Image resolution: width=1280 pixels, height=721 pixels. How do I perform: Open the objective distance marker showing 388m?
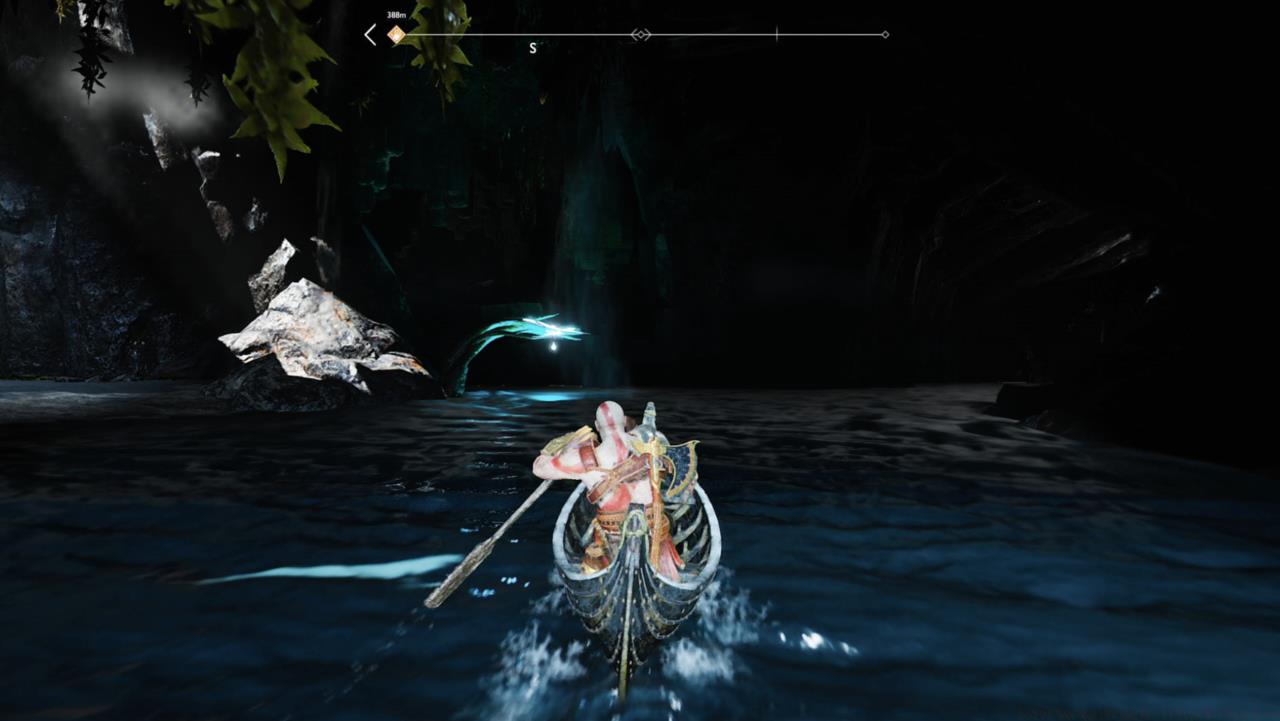[394, 14]
